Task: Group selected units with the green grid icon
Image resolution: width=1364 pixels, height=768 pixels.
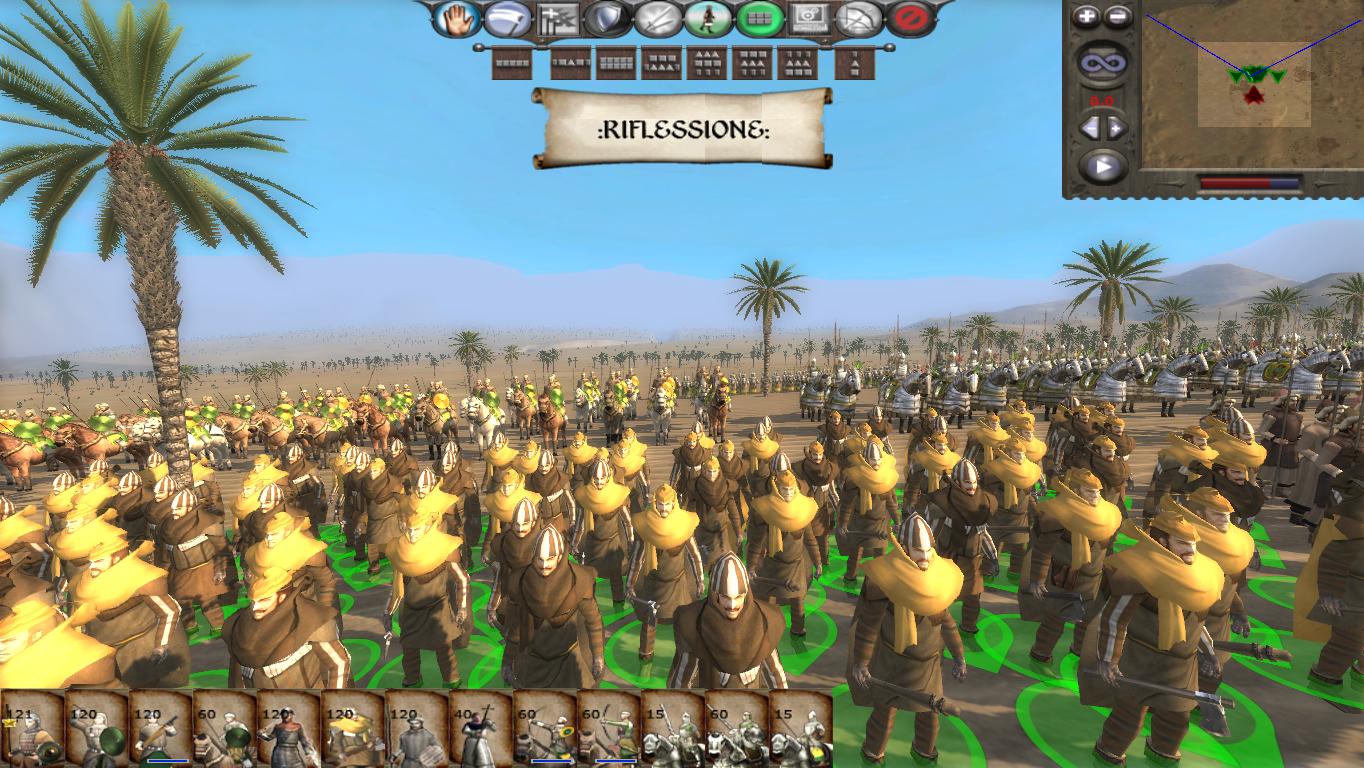Action: point(759,17)
